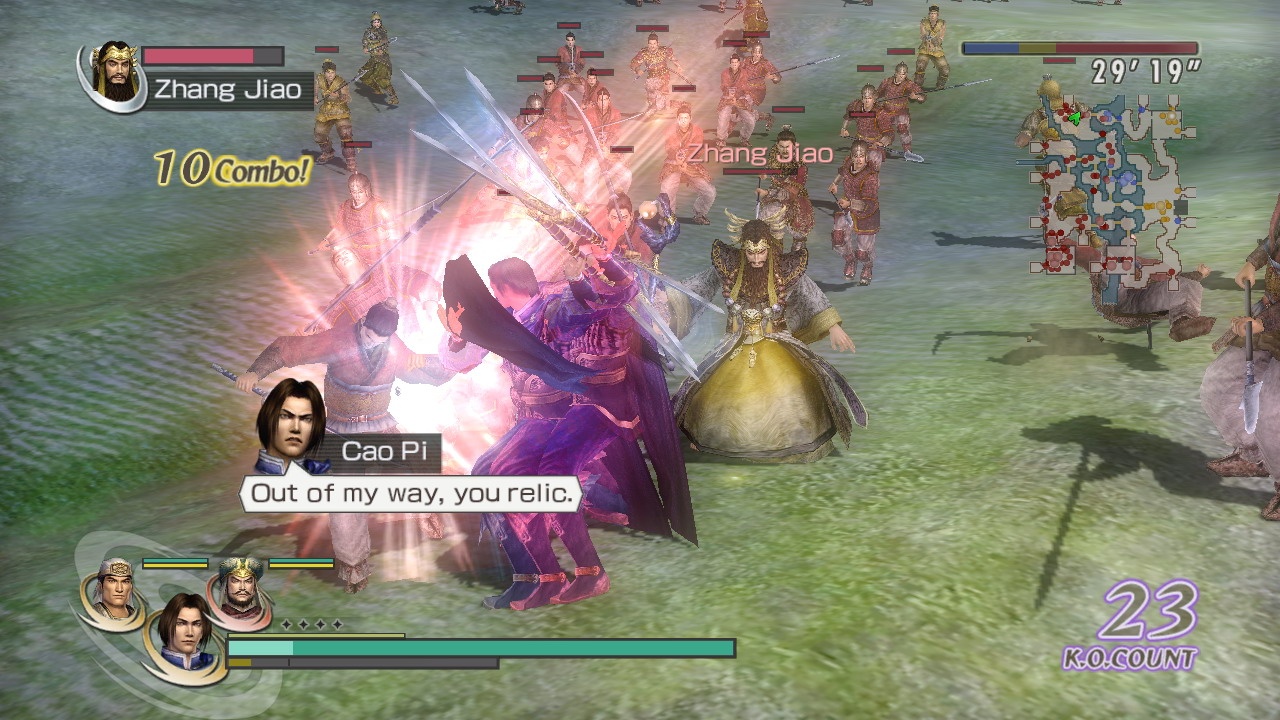Click the green player marker on the minimap
Viewport: 1280px width, 720px height.
point(1074,118)
